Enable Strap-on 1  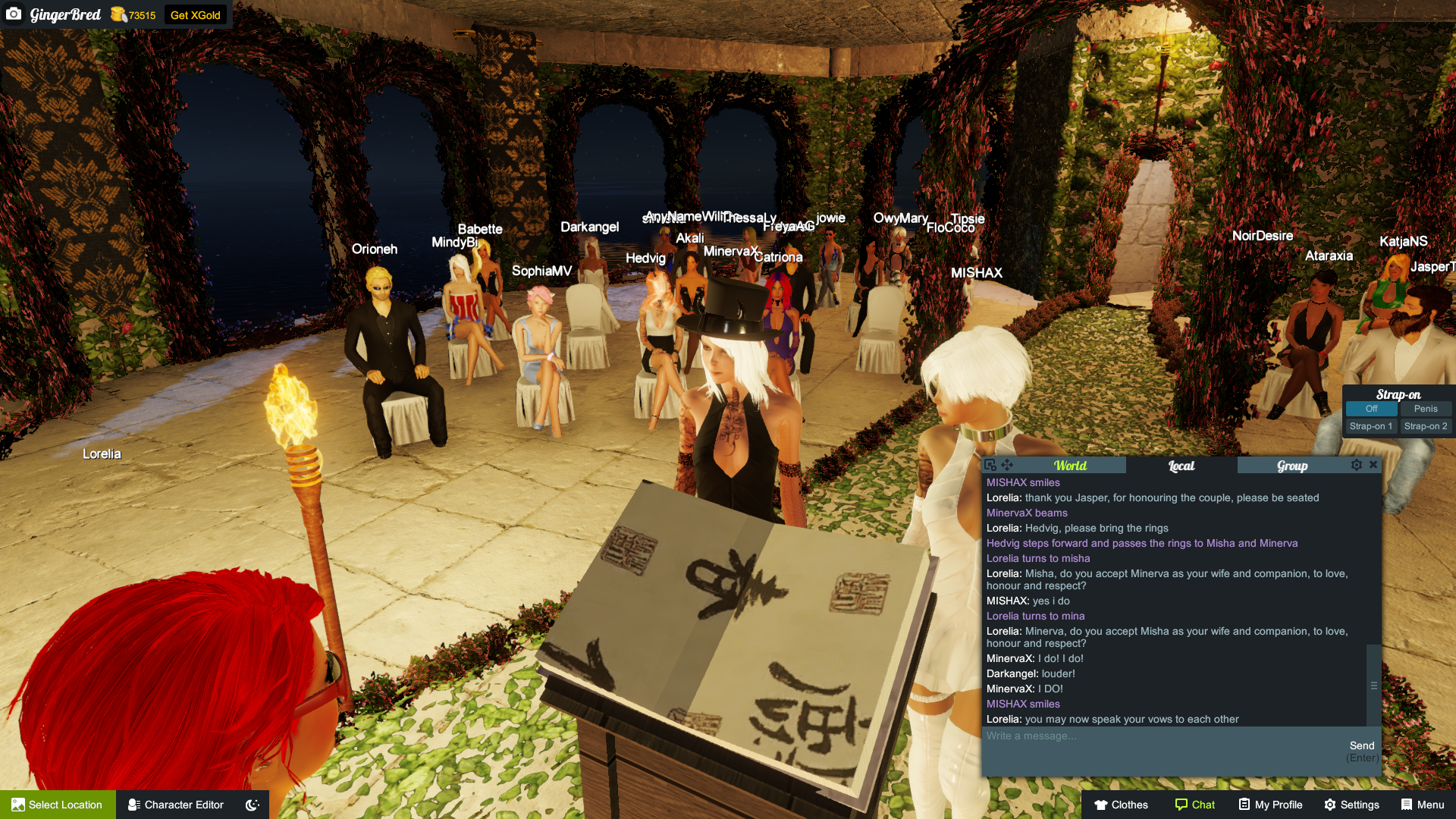coord(1370,426)
